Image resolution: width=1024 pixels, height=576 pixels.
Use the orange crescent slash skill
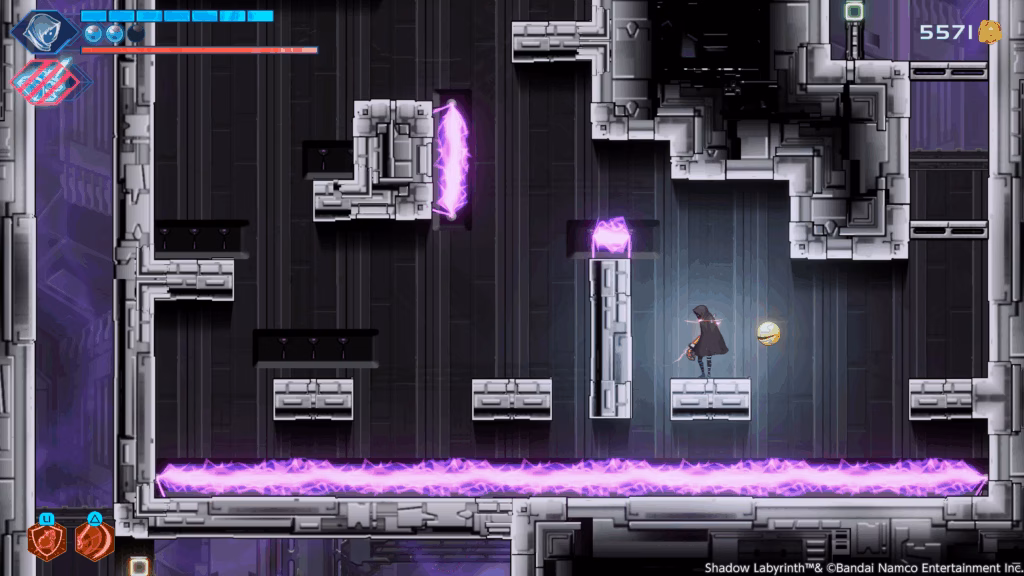93,541
